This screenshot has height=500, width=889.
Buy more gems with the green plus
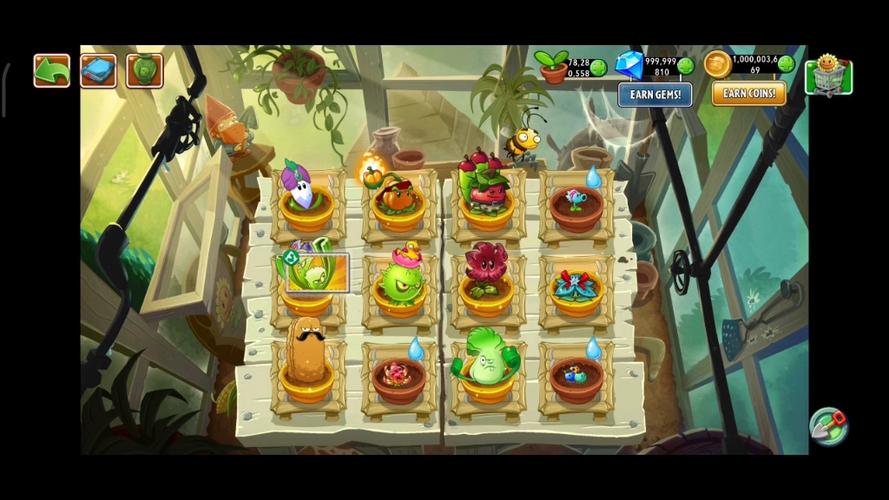pos(685,67)
